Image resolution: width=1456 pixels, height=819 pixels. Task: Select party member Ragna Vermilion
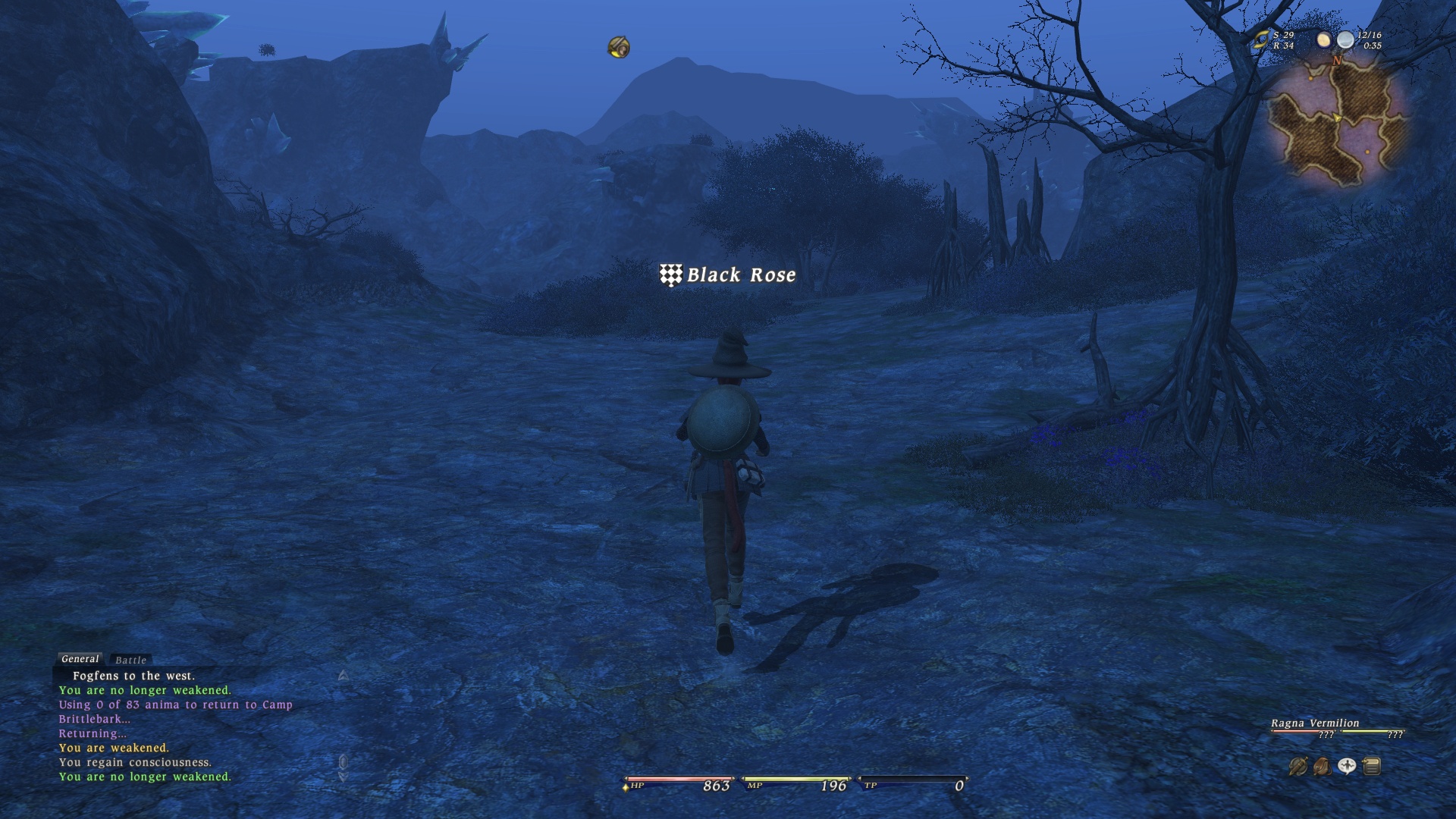(1315, 723)
